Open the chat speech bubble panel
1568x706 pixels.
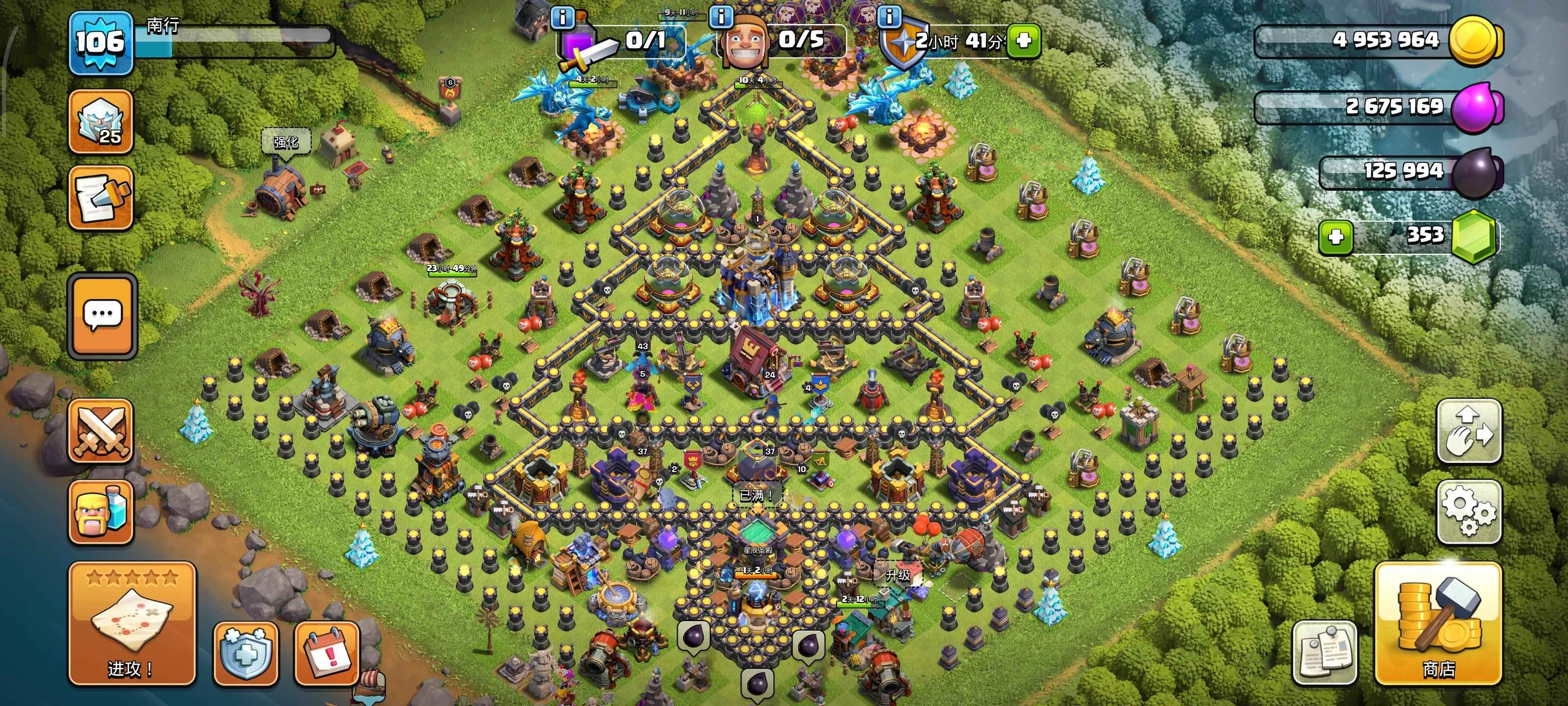[x=102, y=316]
